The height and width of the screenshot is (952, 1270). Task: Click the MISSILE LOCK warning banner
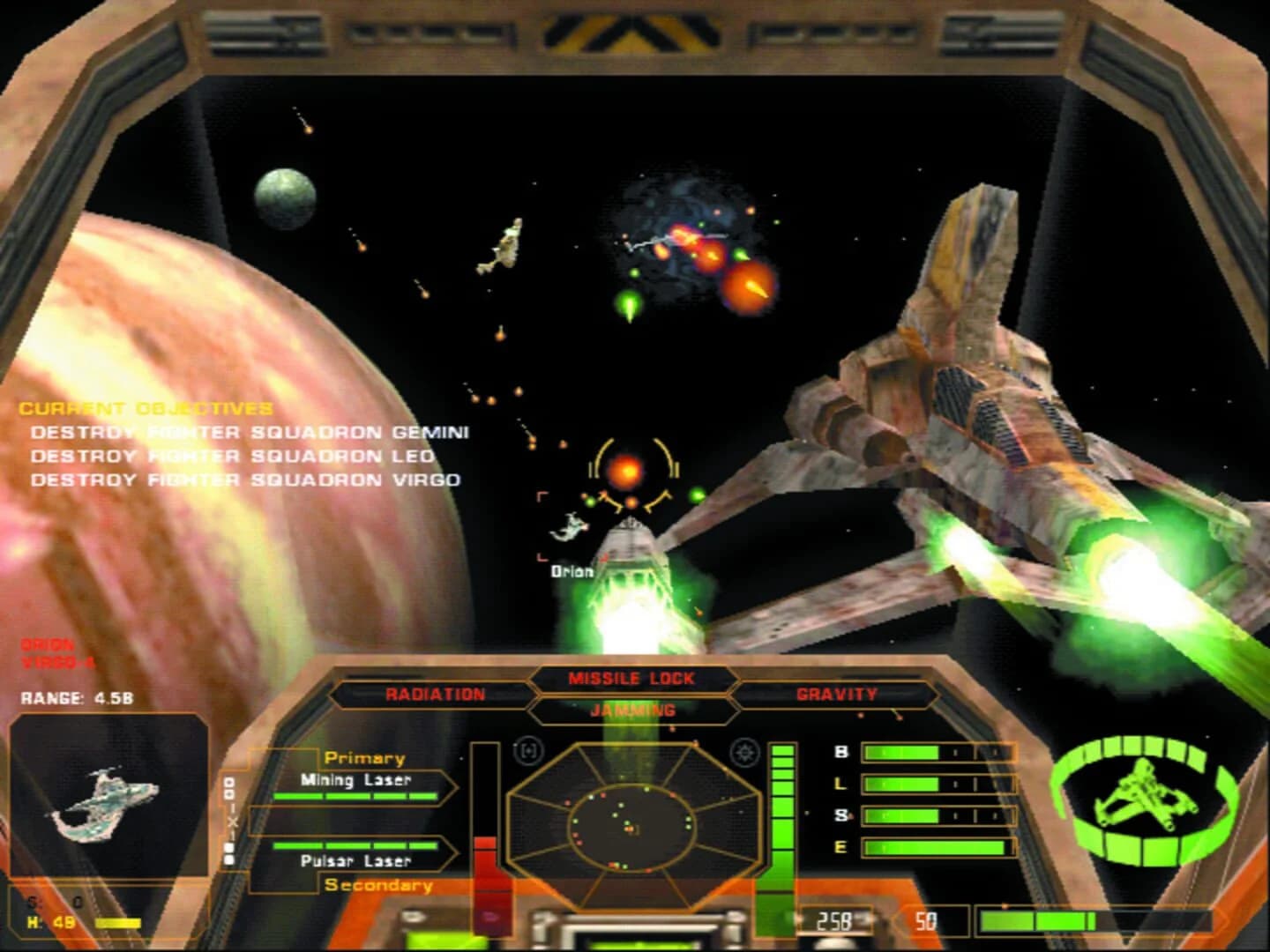click(632, 677)
